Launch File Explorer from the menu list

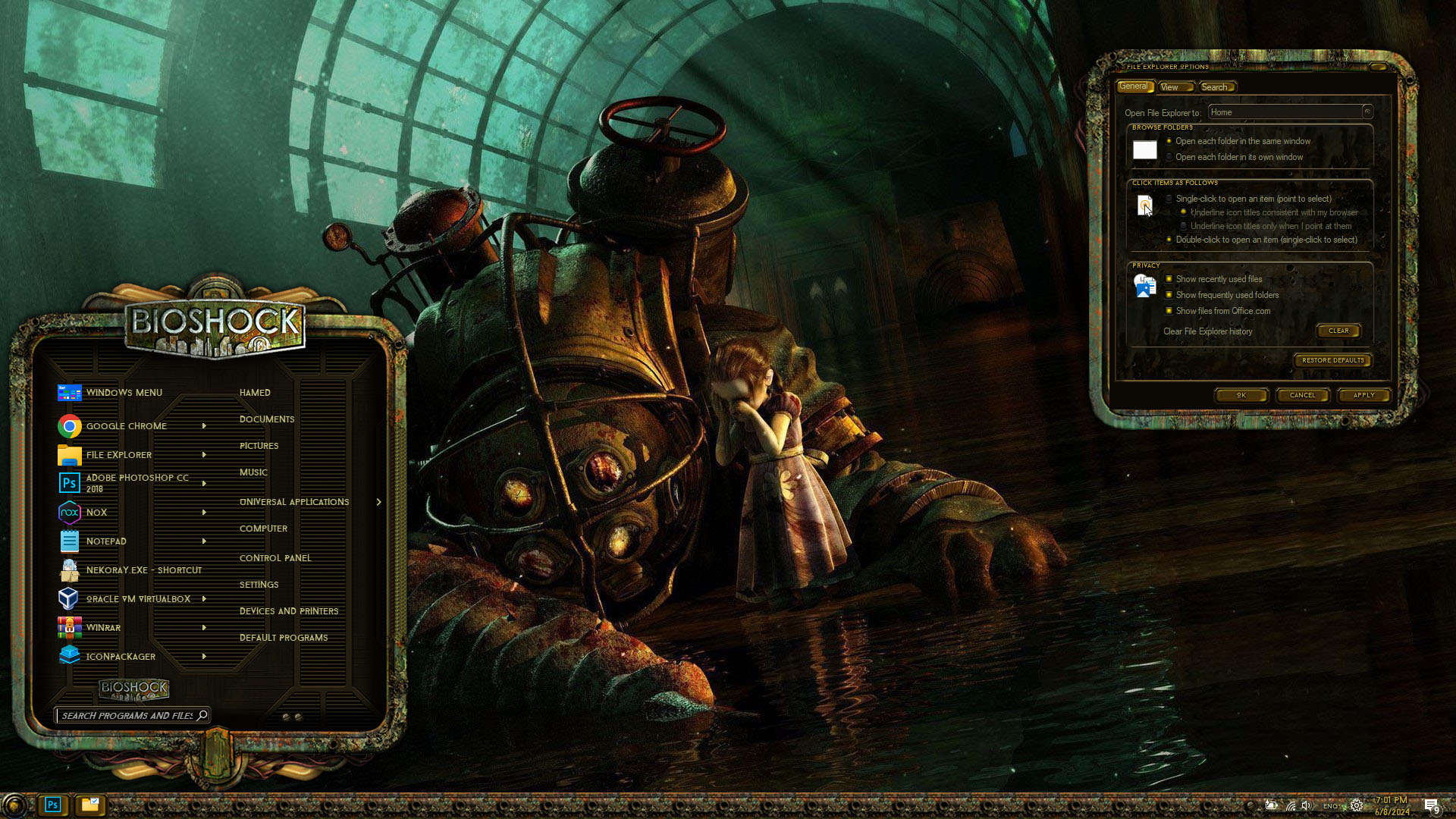(119, 455)
